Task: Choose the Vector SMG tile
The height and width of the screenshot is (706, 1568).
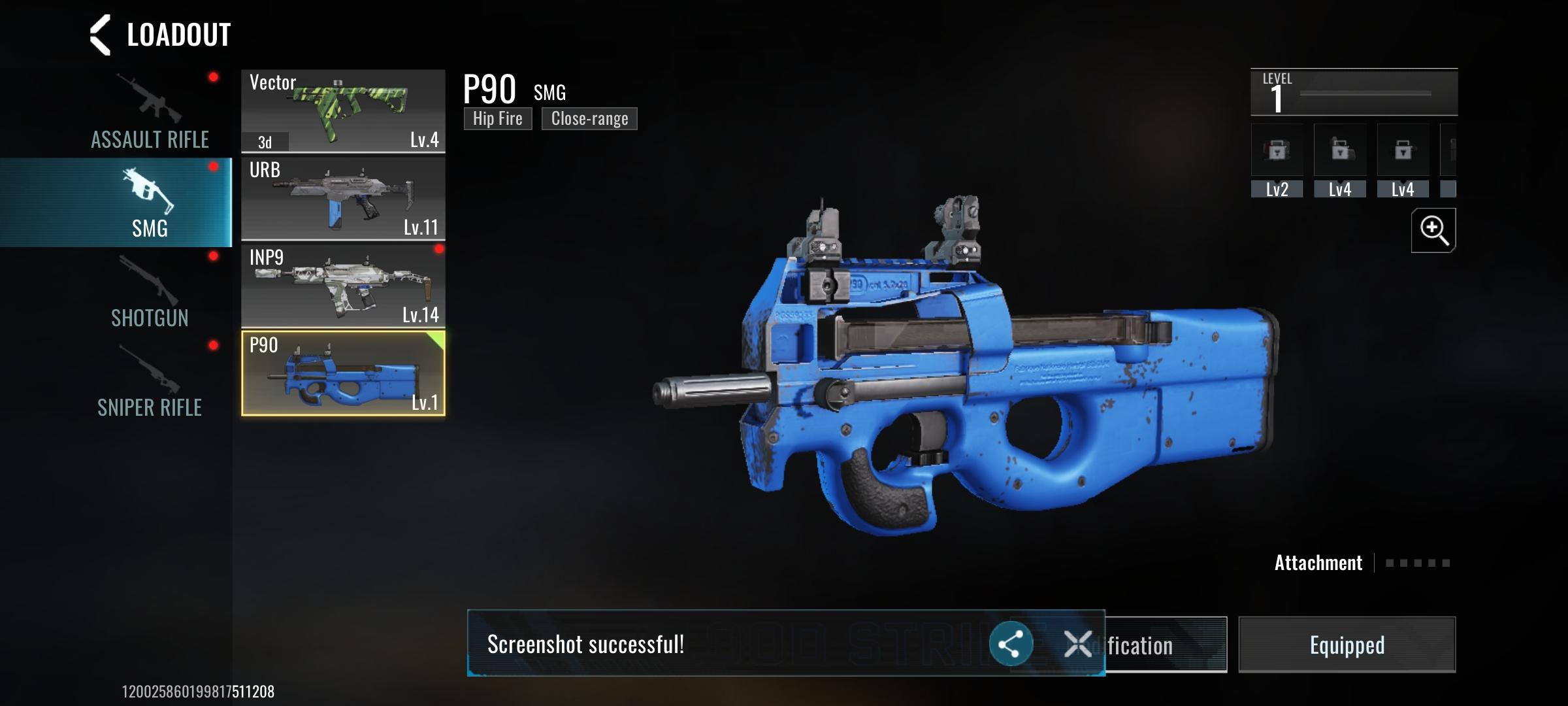Action: tap(343, 111)
